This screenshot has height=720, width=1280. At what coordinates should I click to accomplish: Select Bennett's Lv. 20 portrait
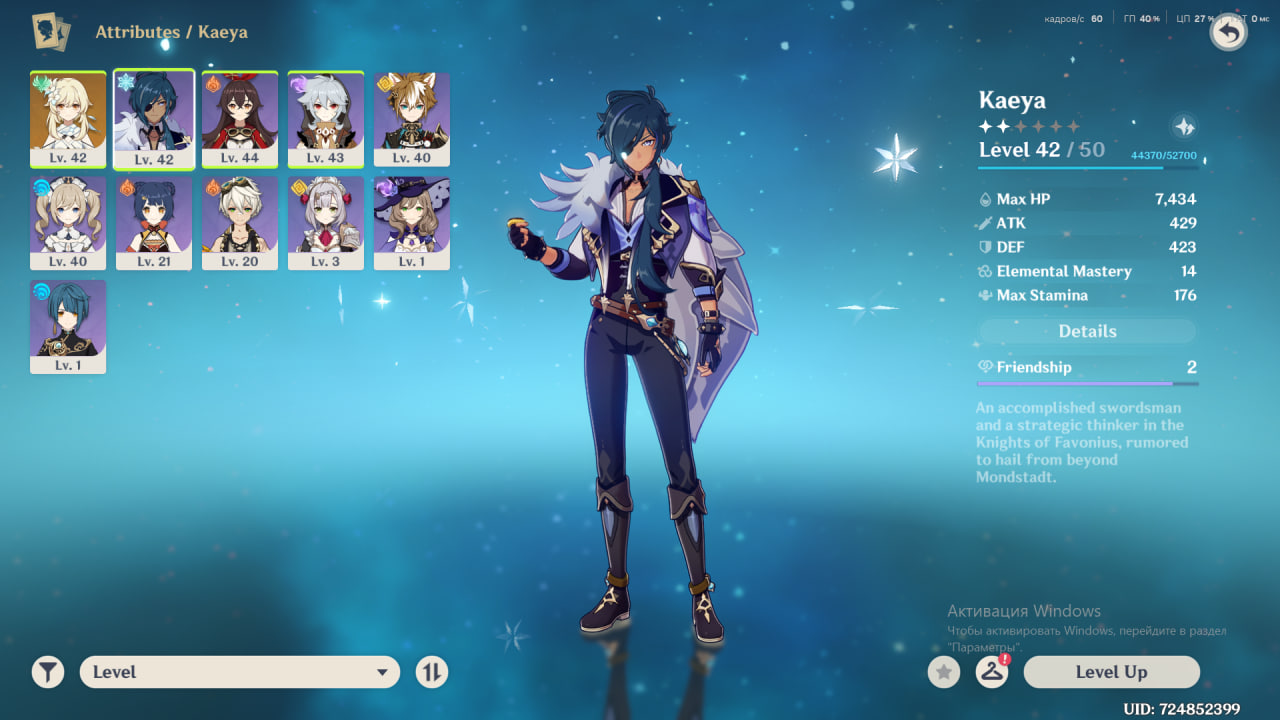point(240,223)
